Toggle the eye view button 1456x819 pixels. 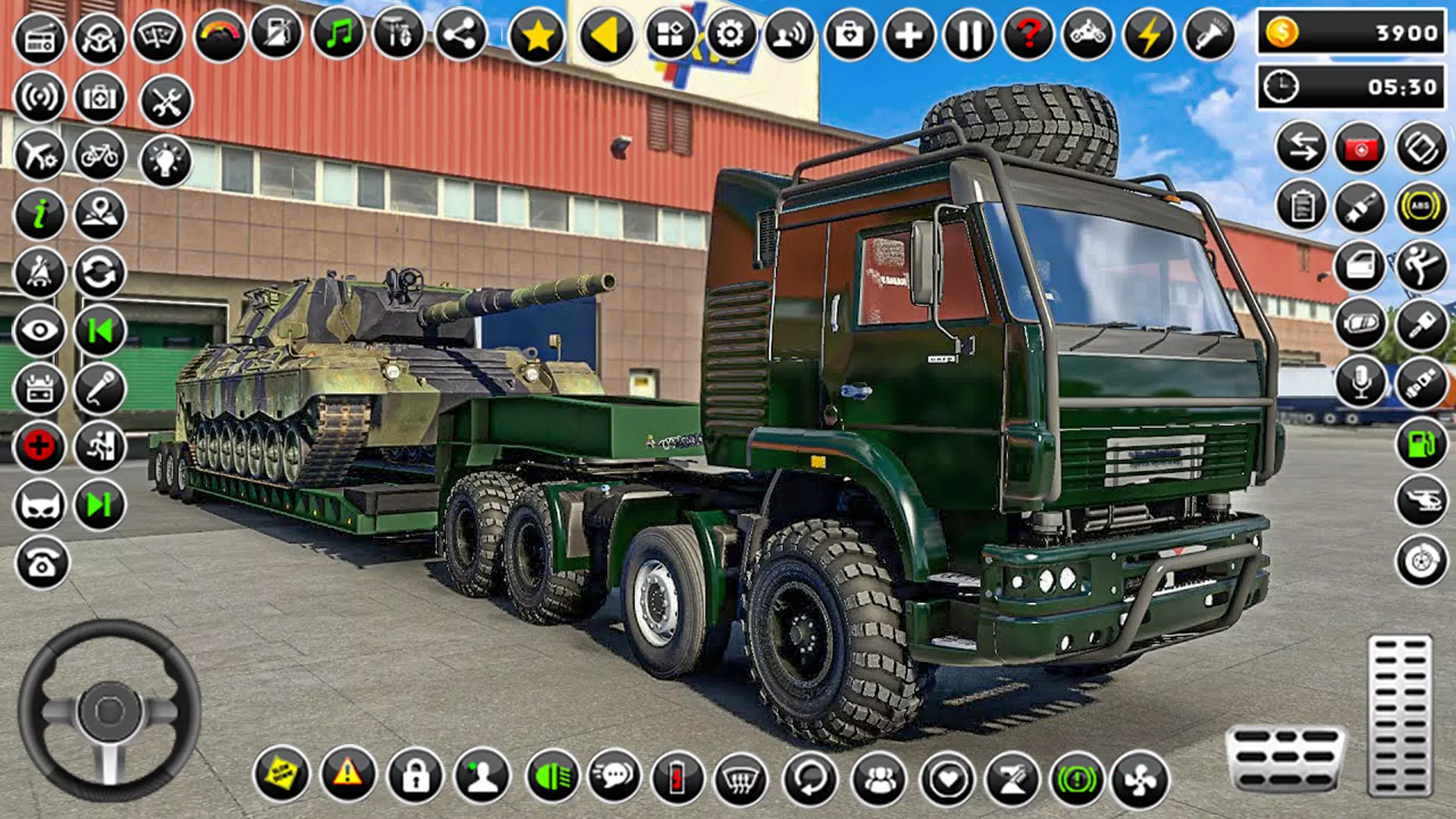tap(39, 331)
